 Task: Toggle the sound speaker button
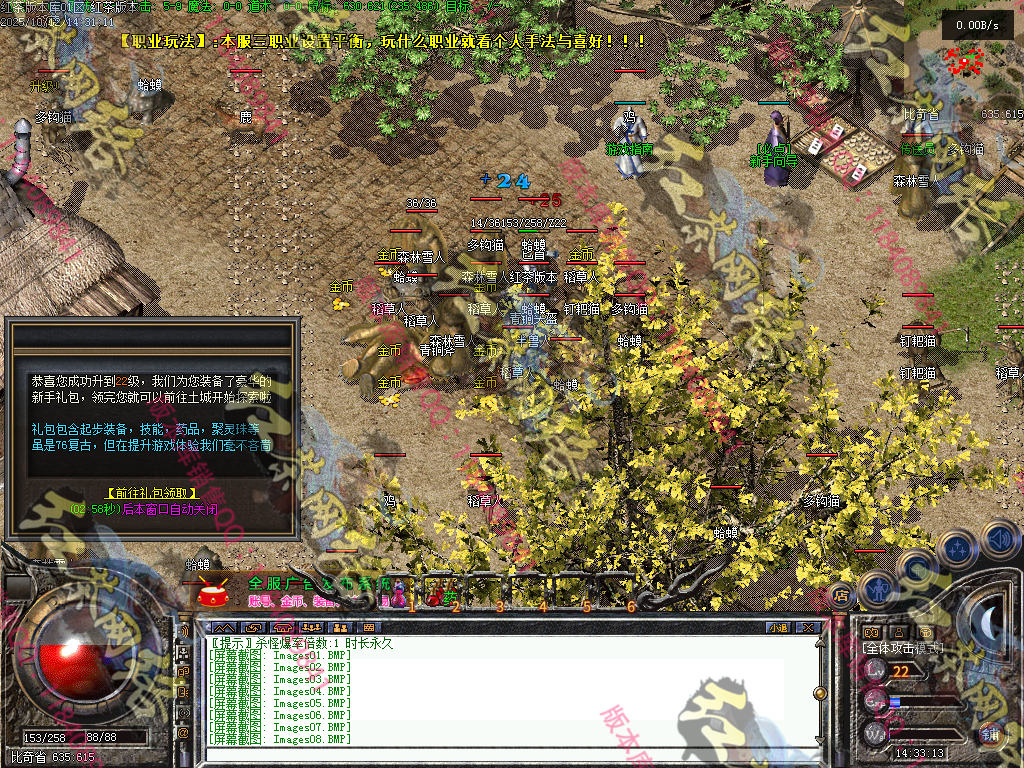pyautogui.click(x=1000, y=539)
